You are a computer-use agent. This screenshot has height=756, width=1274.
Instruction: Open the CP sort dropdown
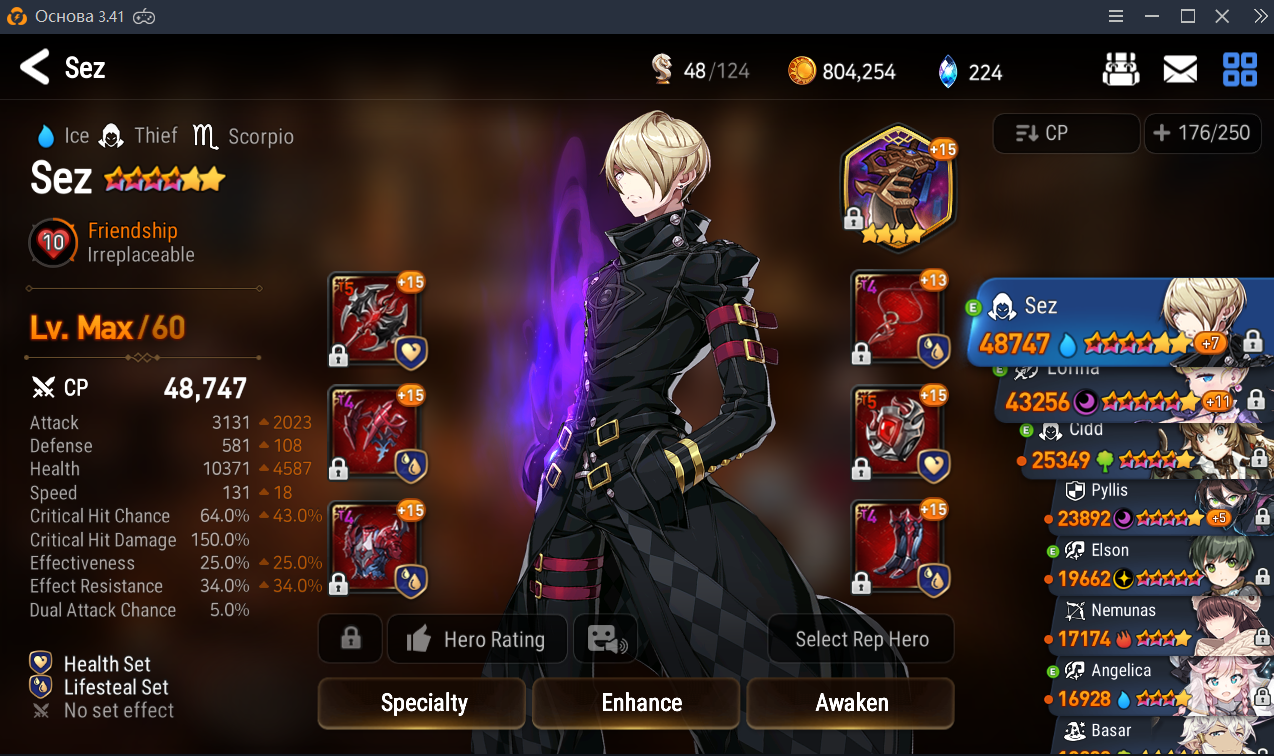1065,133
